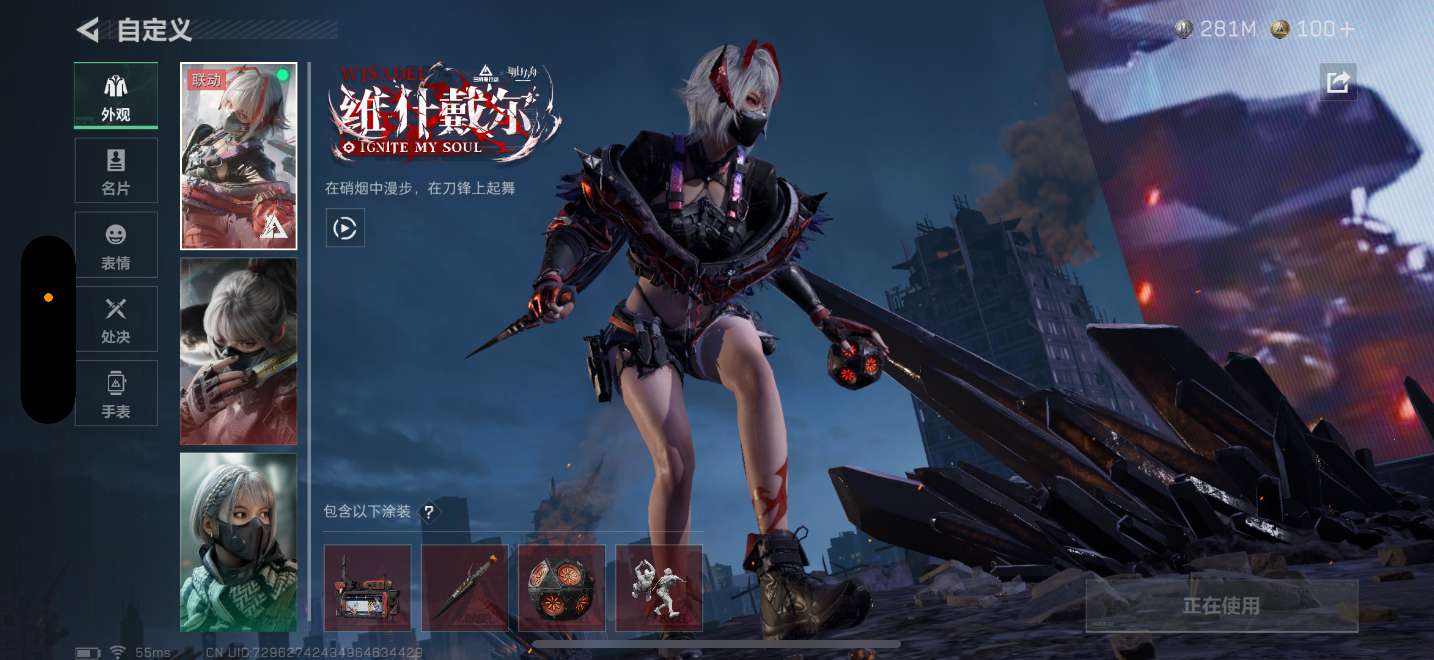Pick the braided green sweater skin thumbnail
The width and height of the screenshot is (1434, 660).
(239, 542)
